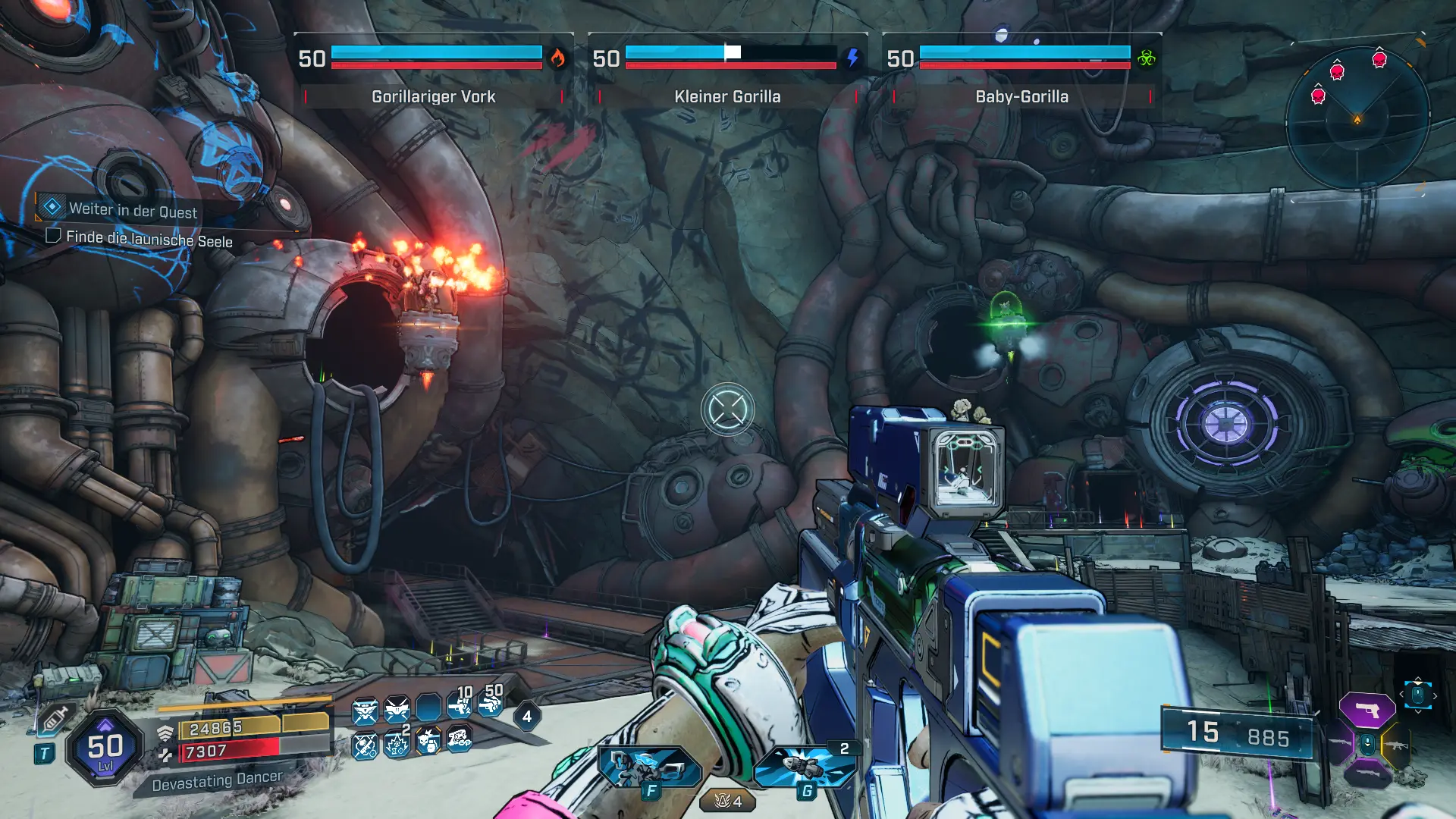Select the repair kit syringe icon
The image size is (1456, 819).
coord(55,717)
